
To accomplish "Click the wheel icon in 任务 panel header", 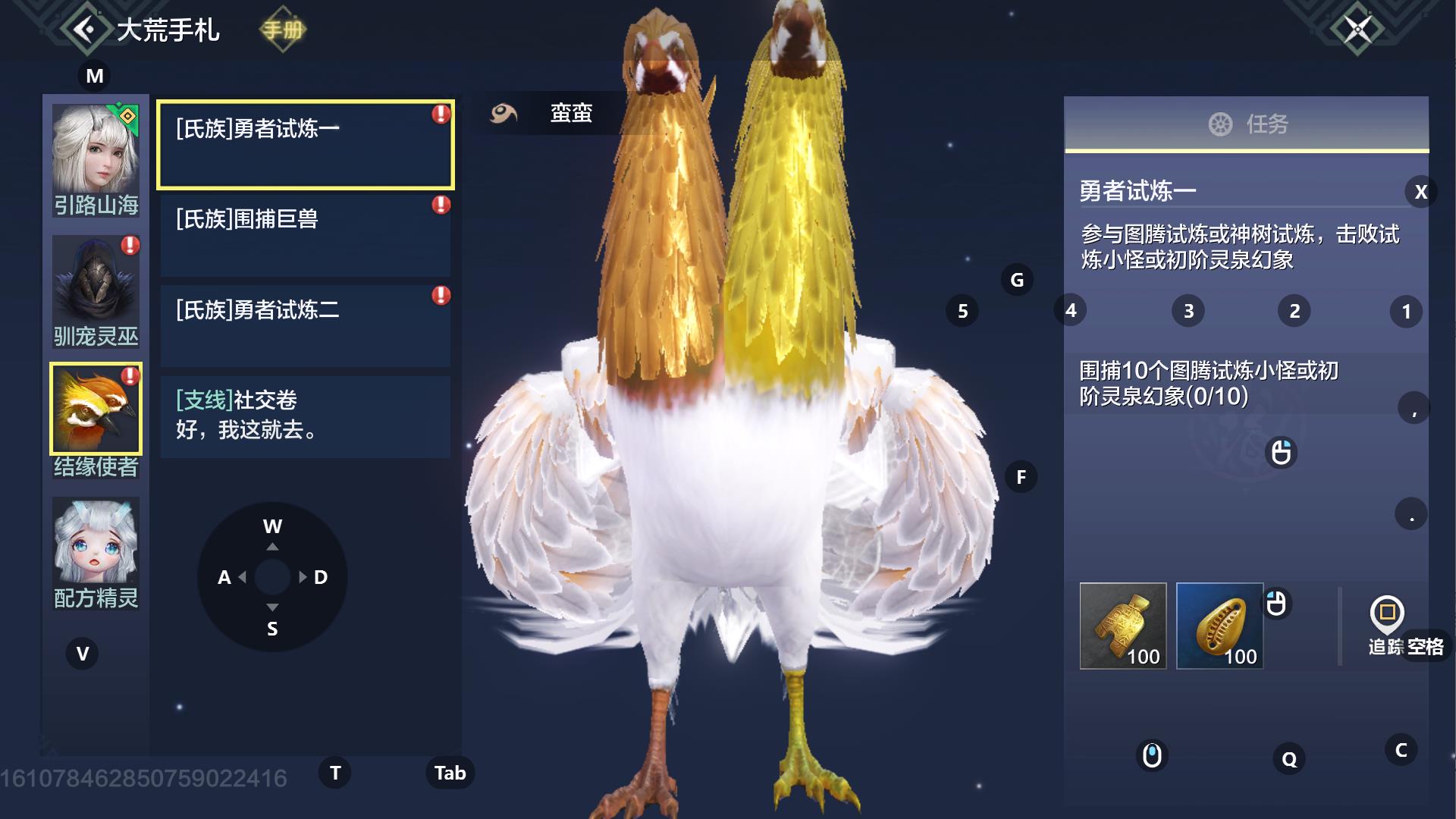I will point(1221,126).
